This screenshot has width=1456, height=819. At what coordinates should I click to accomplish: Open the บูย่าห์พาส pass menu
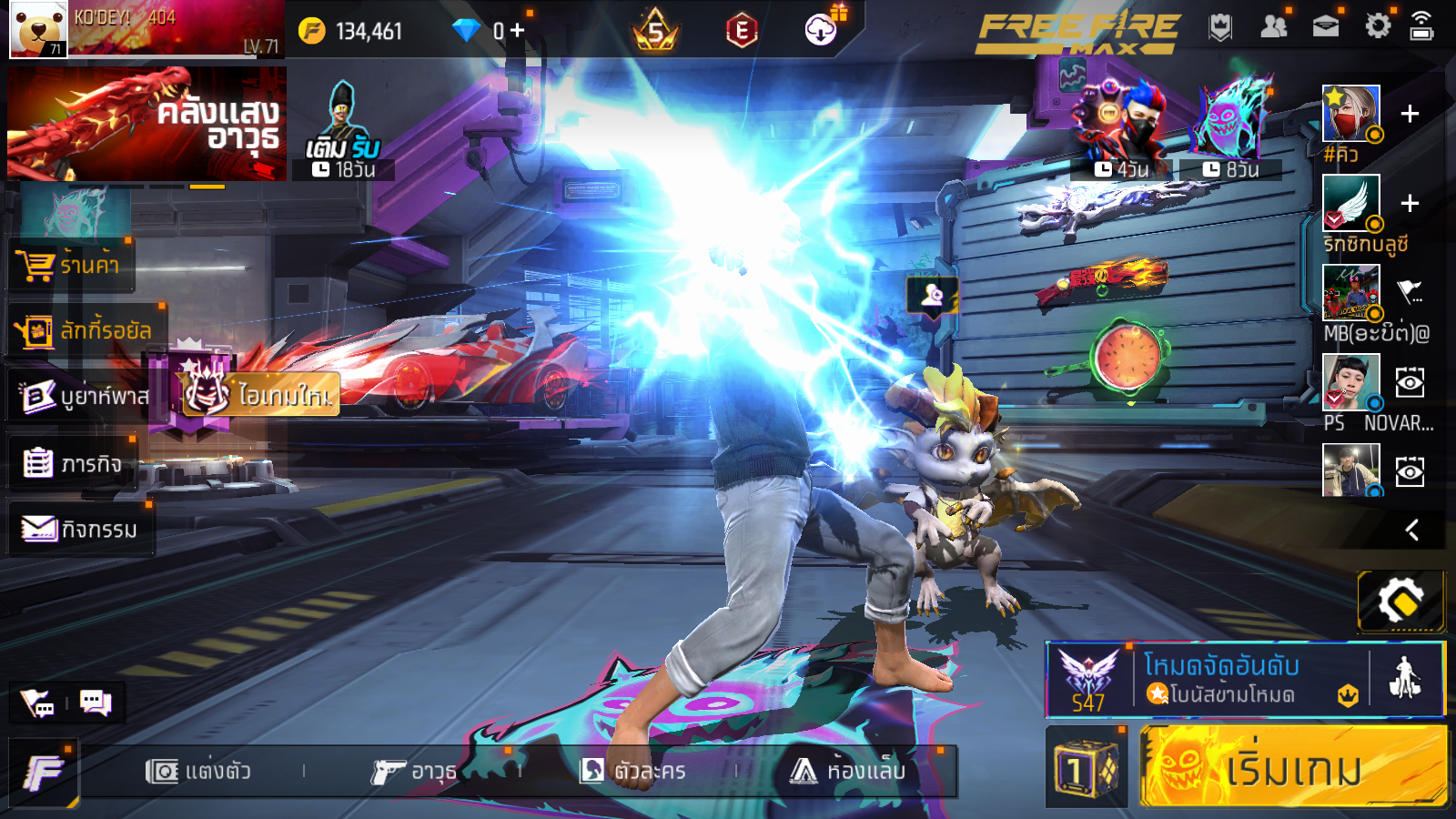pos(82,396)
